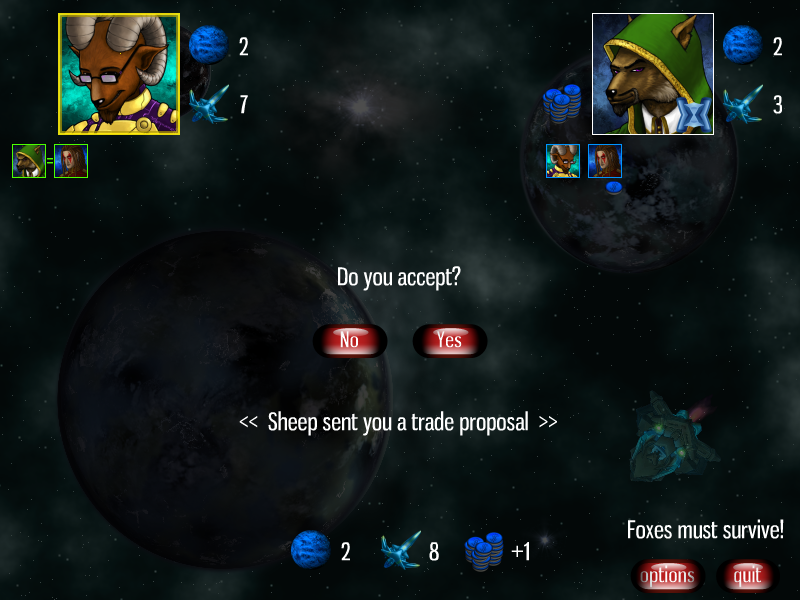The height and width of the screenshot is (600, 800).
Task: Open the options menu
Action: pos(667,576)
